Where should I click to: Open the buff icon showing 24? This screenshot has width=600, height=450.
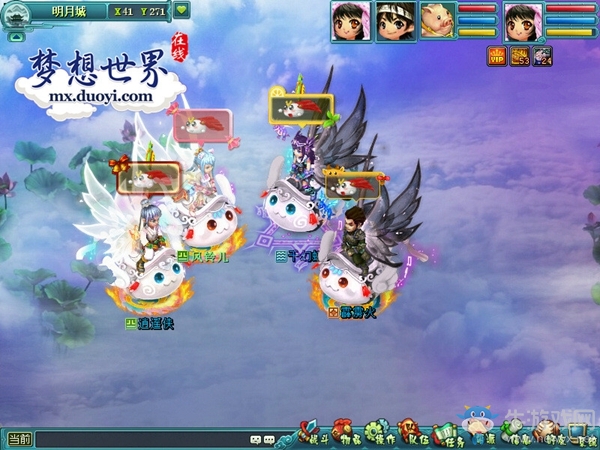tap(542, 56)
